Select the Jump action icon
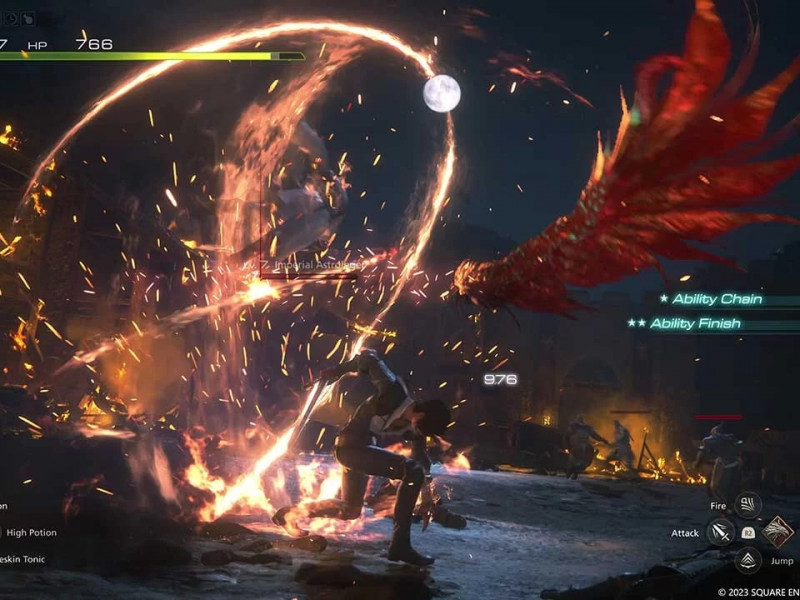Image resolution: width=800 pixels, height=600 pixels. click(747, 561)
